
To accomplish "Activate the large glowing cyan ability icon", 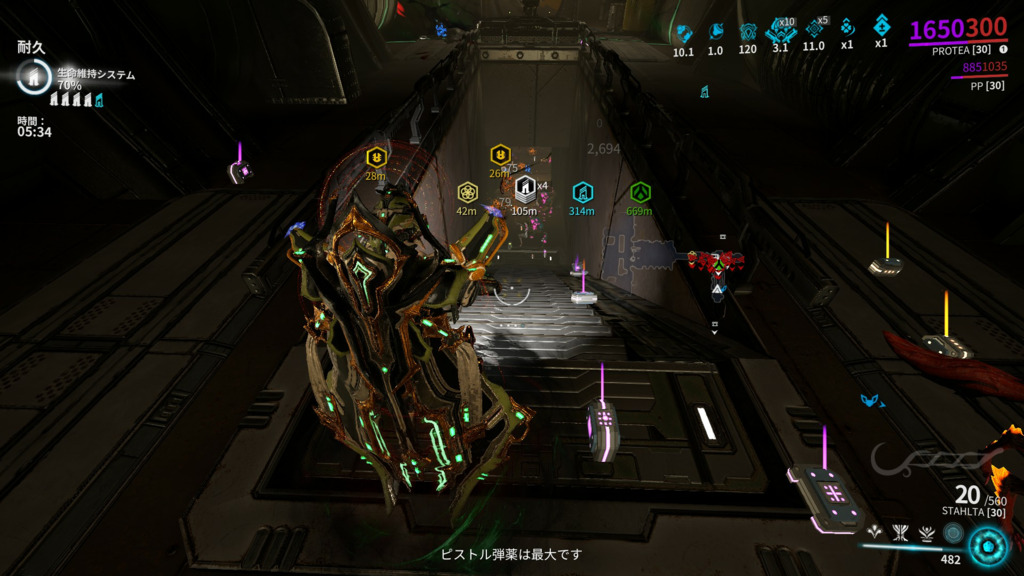I will pyautogui.click(x=990, y=546).
